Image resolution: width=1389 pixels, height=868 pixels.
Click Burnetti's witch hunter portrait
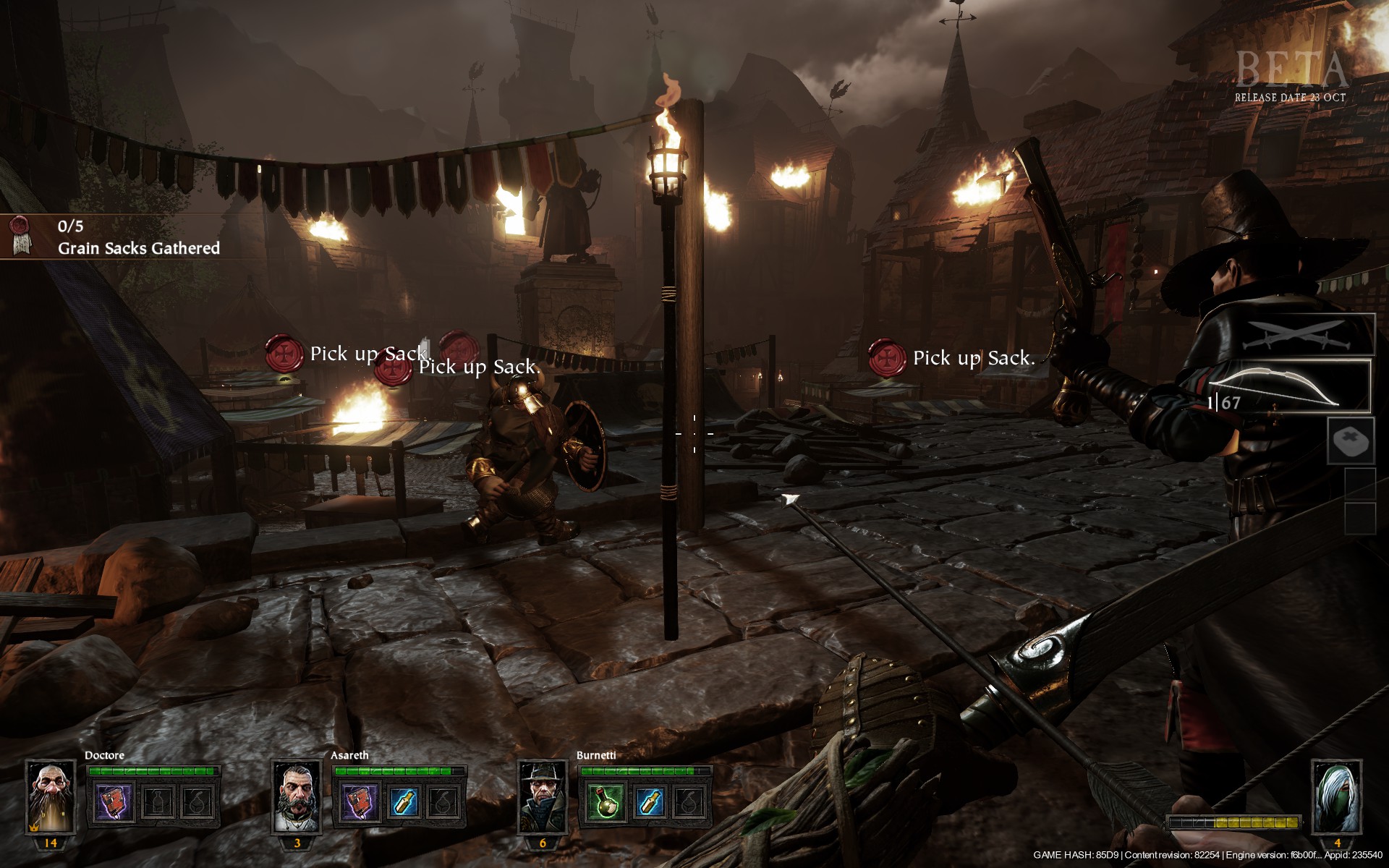coord(543,797)
